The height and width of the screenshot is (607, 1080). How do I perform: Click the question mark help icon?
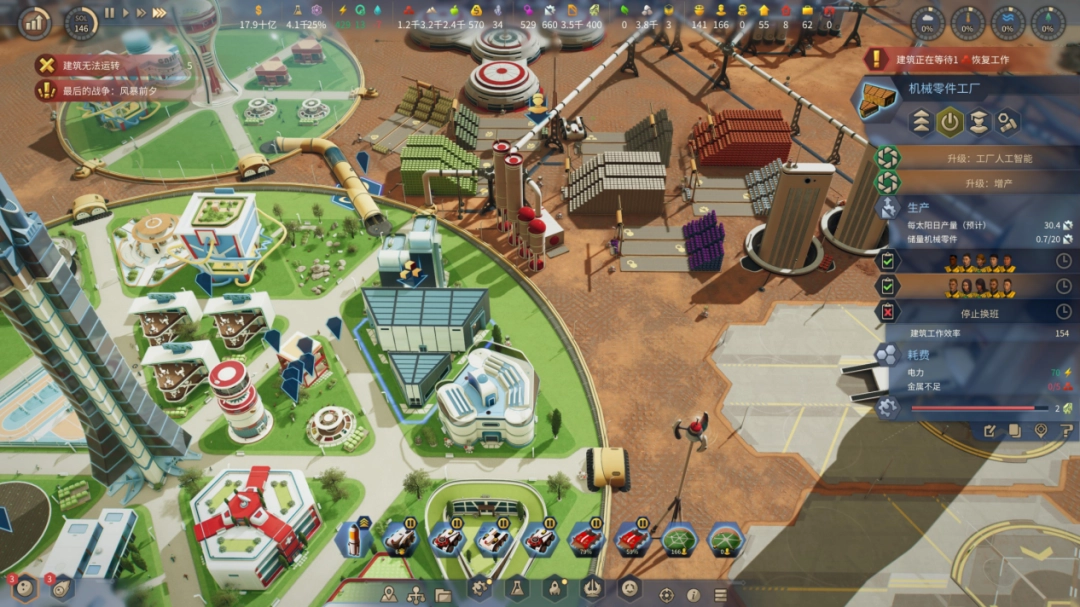click(x=1066, y=431)
